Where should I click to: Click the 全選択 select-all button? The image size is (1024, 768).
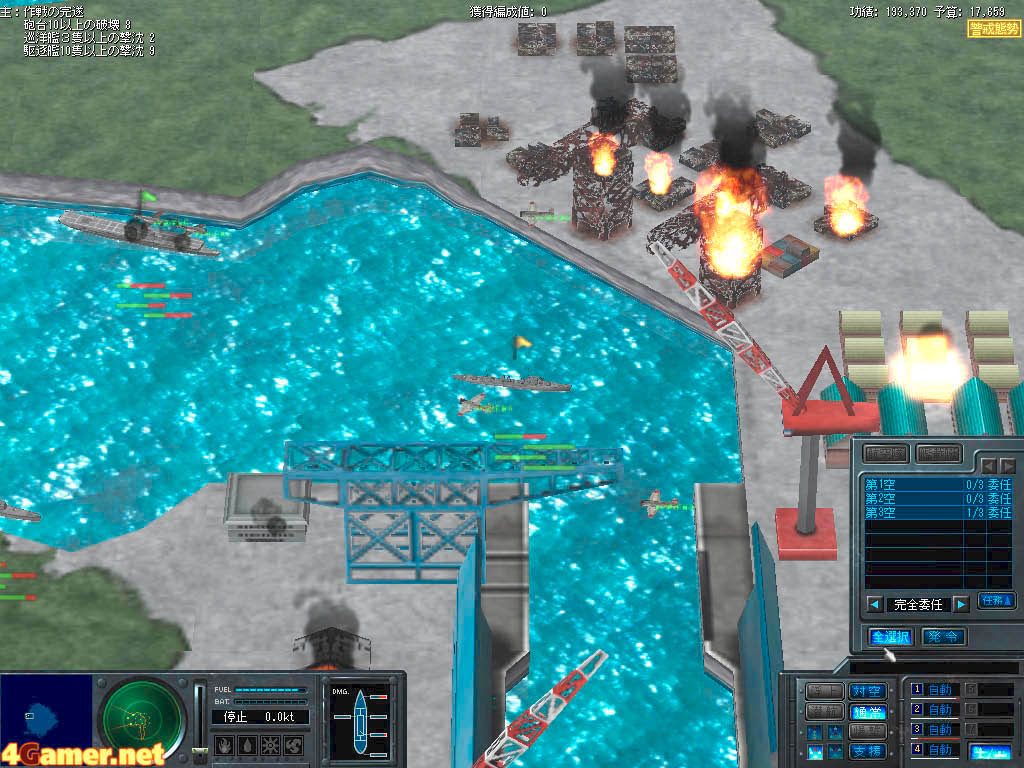coord(890,637)
